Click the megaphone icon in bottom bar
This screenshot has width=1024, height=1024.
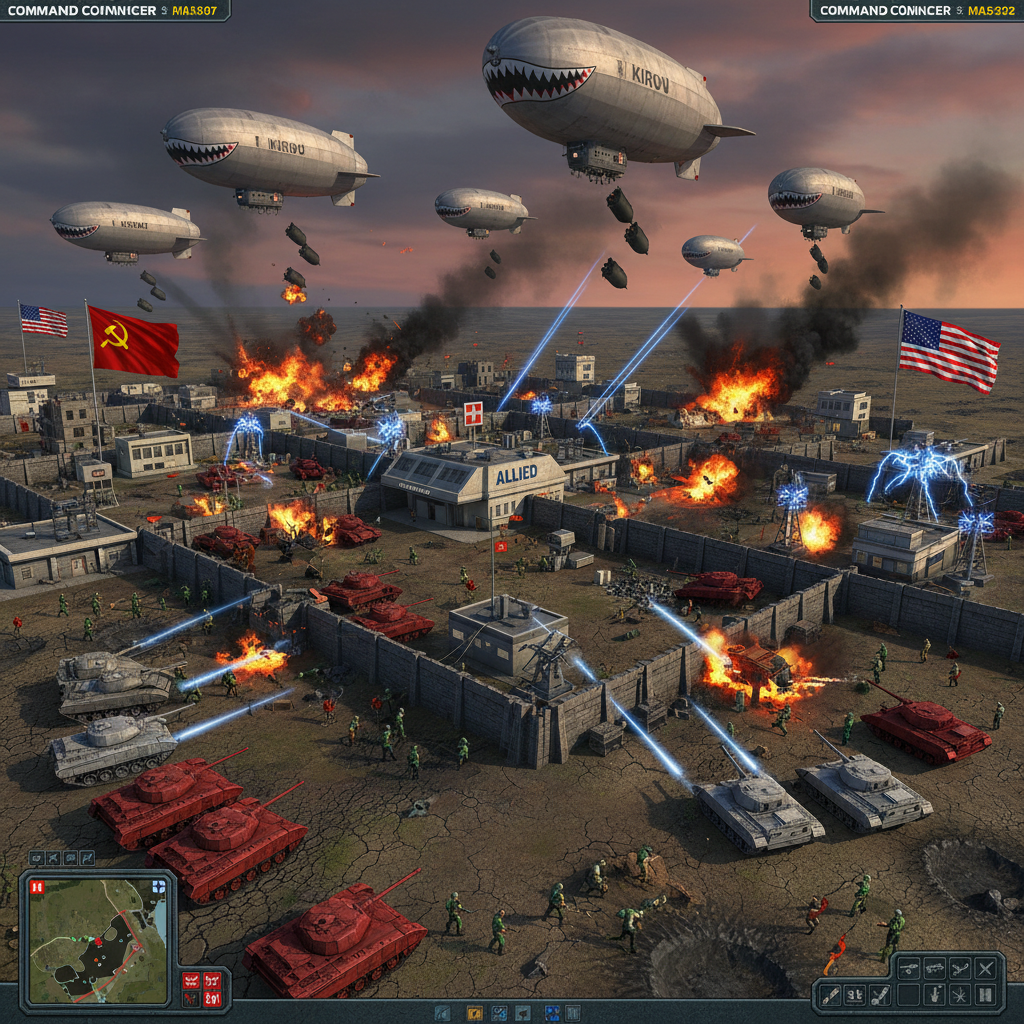tap(523, 1013)
